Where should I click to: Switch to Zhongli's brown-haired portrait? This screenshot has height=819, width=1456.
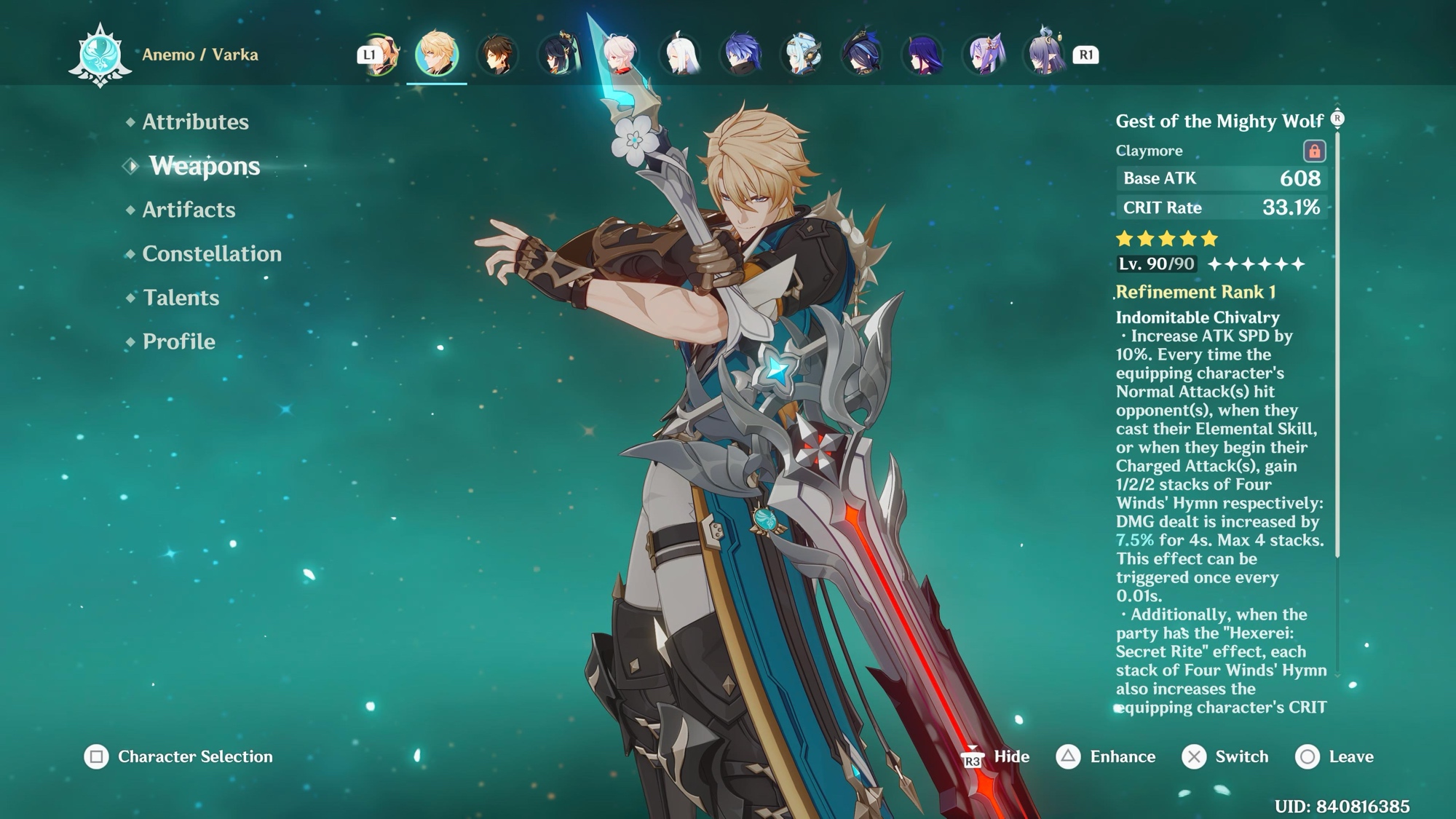[x=498, y=55]
